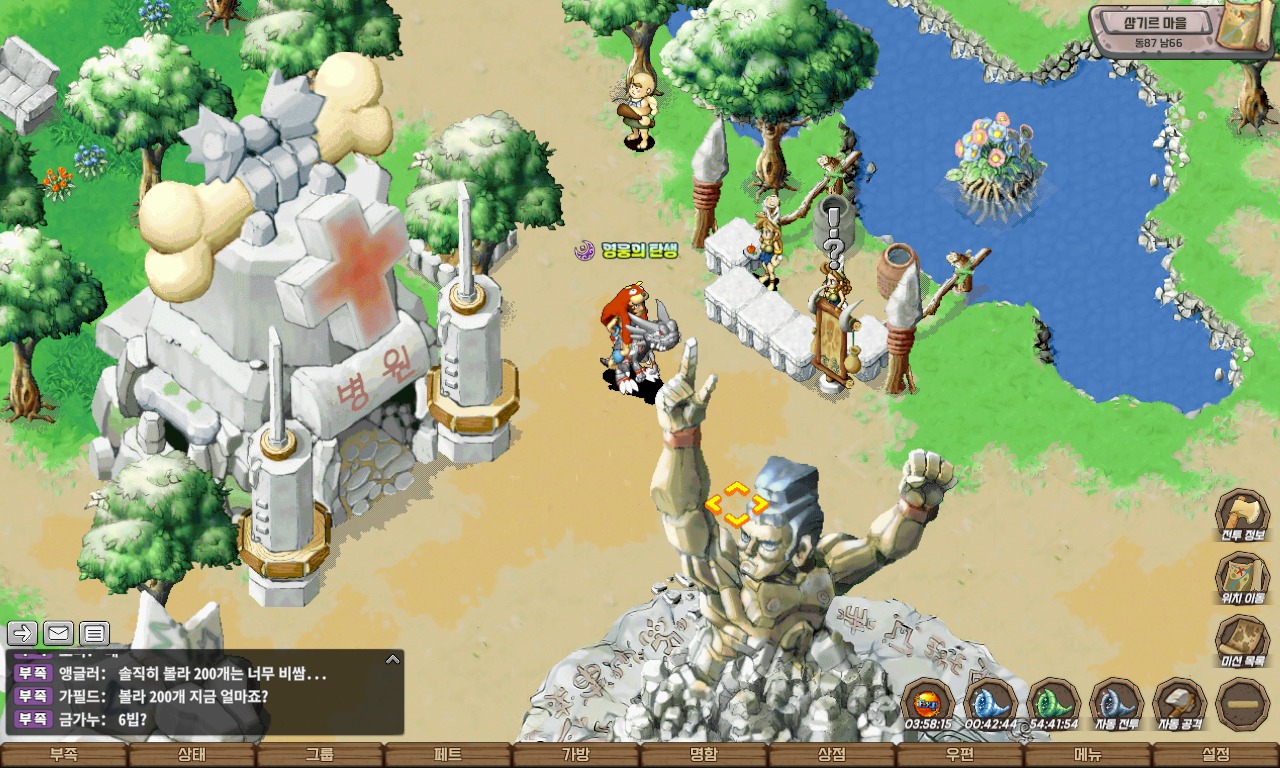The height and width of the screenshot is (768, 1280).
Task: Open the 부족 (tribe) menu
Action: pyautogui.click(x=64, y=755)
